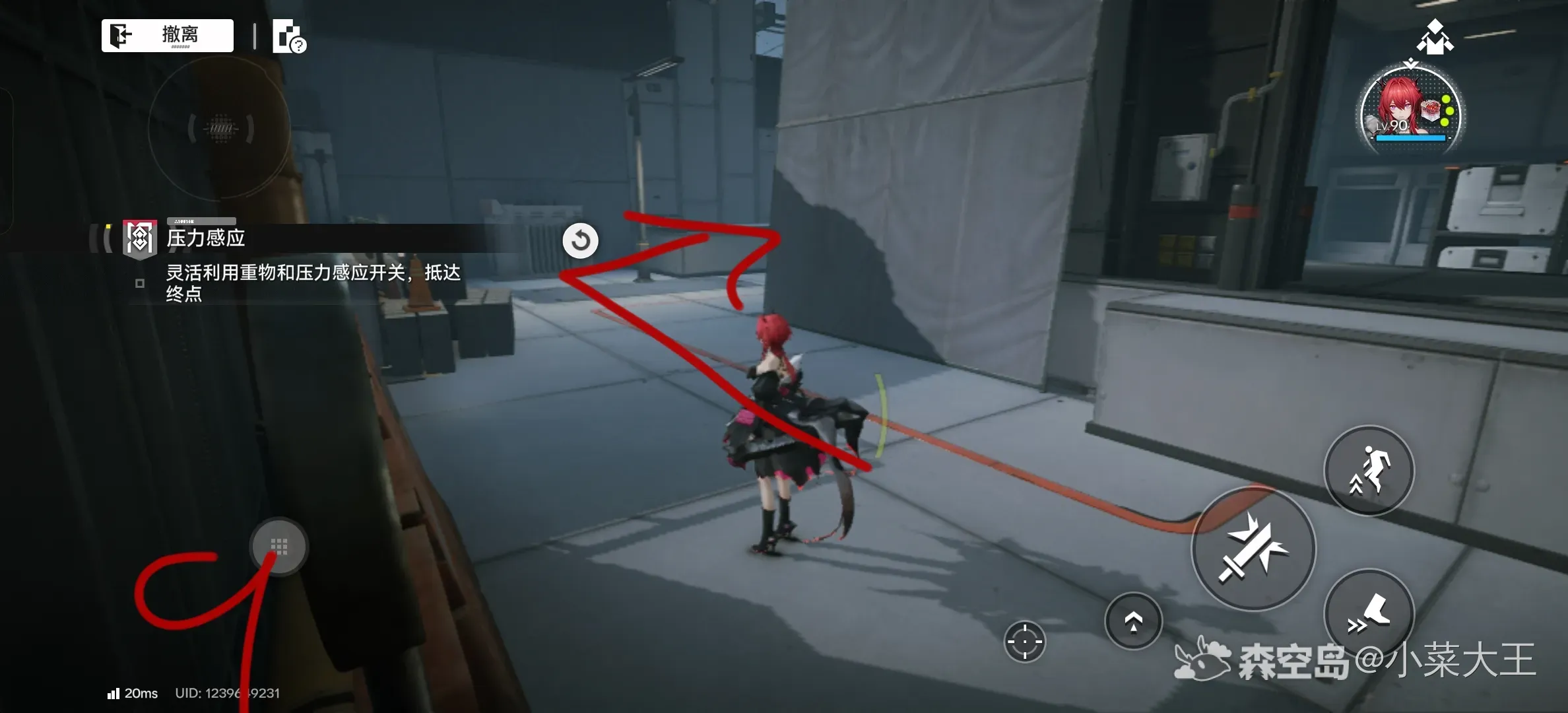Trigger the sword basic attack button
Image resolution: width=1568 pixels, height=713 pixels.
(x=1253, y=549)
